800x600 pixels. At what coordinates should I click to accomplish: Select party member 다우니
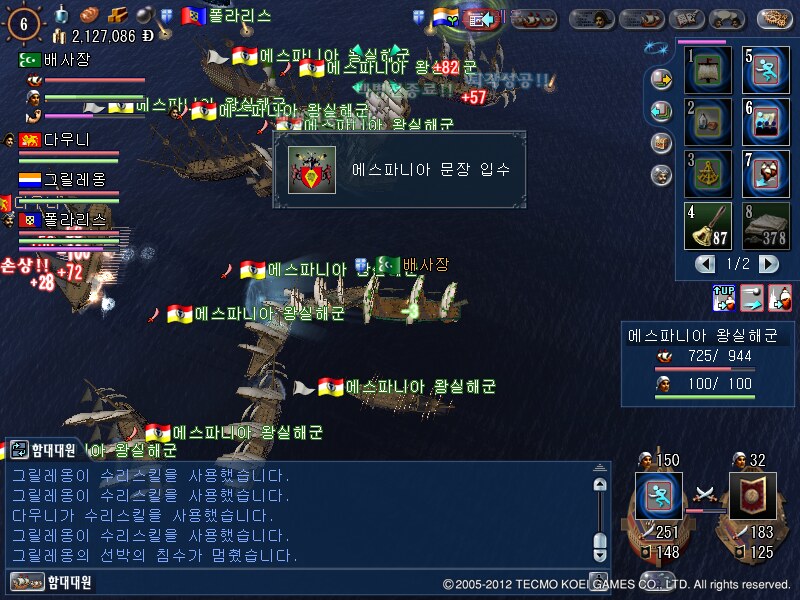[x=66, y=140]
